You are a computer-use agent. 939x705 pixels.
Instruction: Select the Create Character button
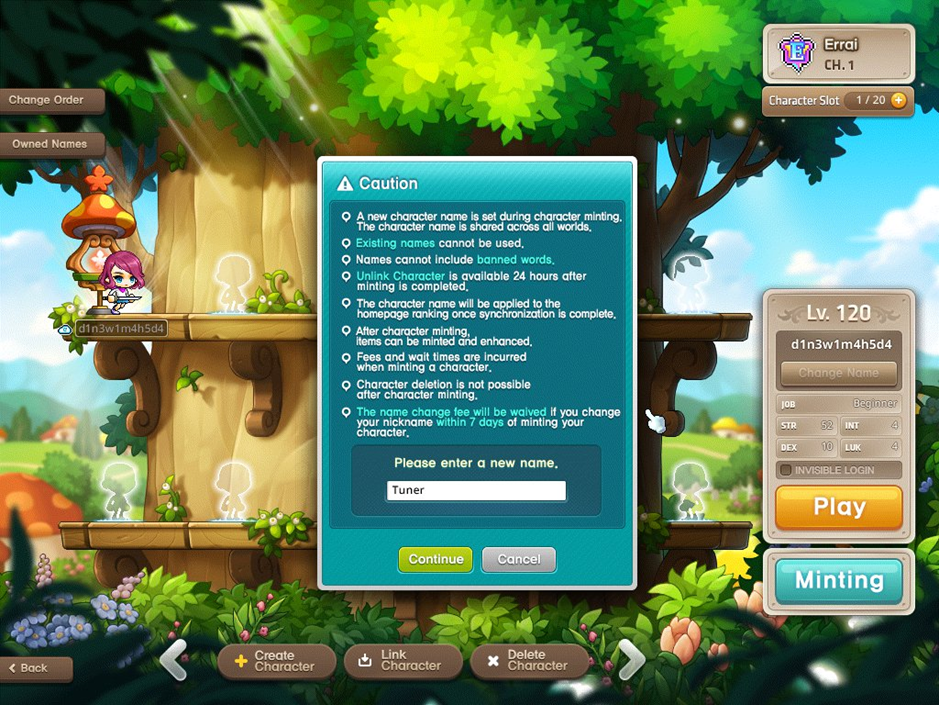point(277,661)
